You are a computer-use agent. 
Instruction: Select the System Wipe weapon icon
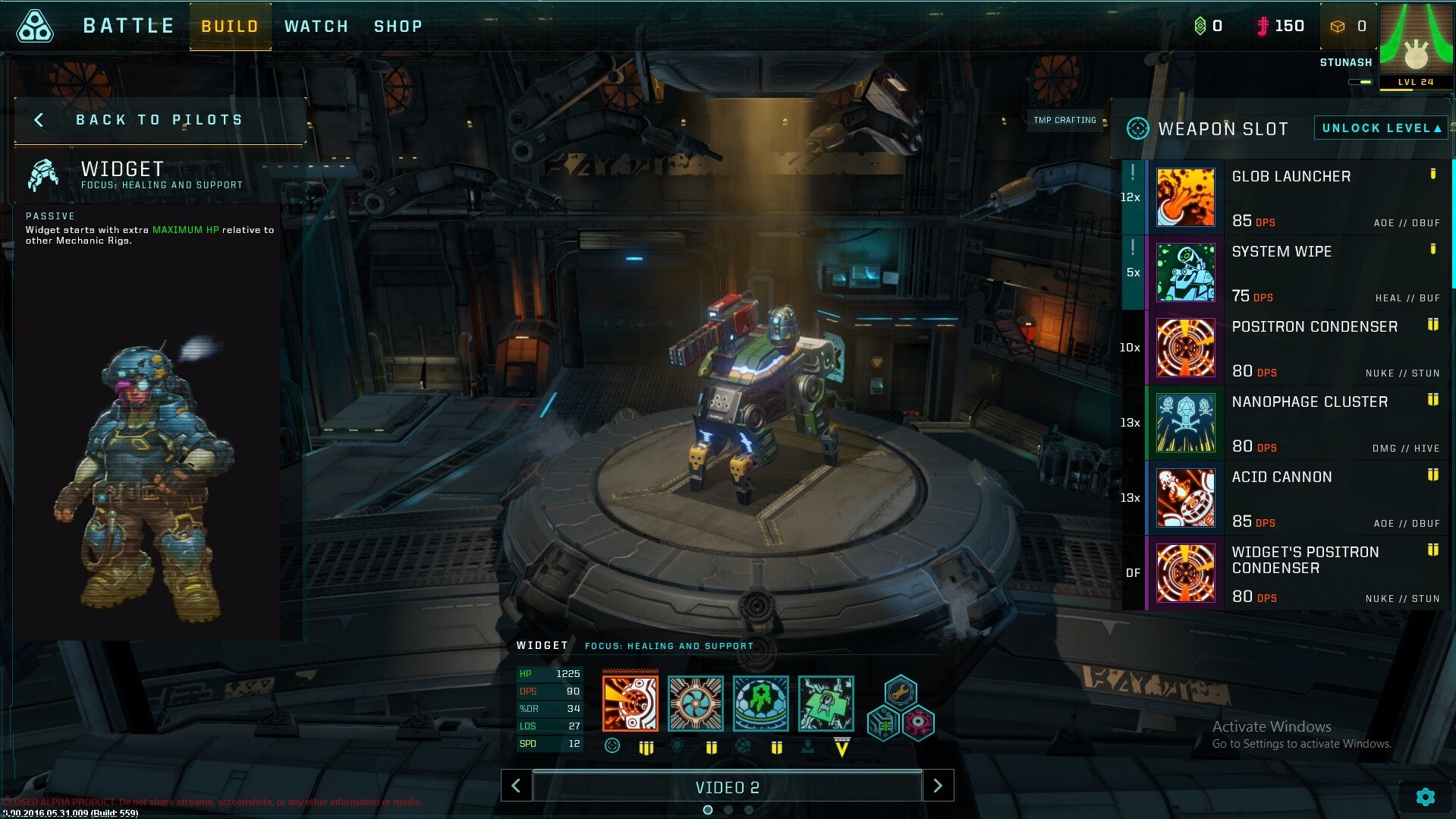(1185, 272)
